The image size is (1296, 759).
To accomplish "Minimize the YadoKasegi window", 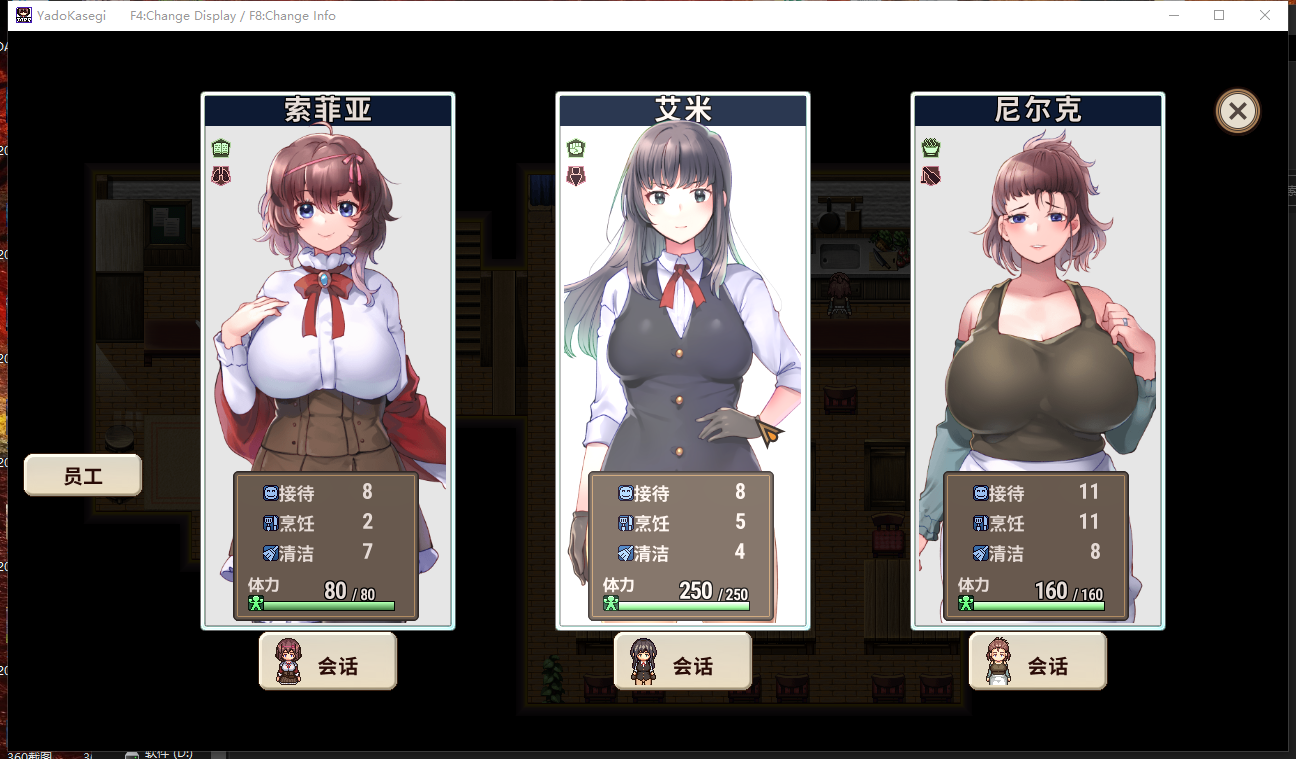I will [1173, 16].
